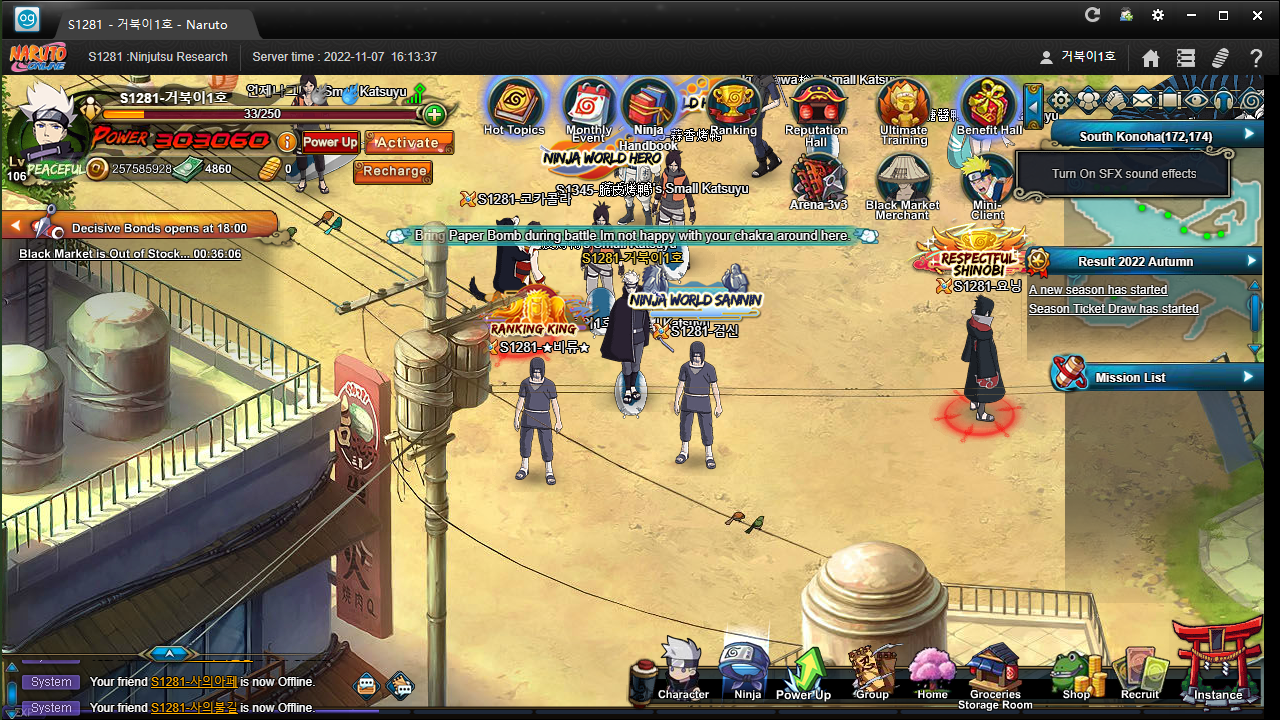This screenshot has width=1280, height=720.
Task: Click the Season Ticket Draw has started link
Action: point(1113,309)
